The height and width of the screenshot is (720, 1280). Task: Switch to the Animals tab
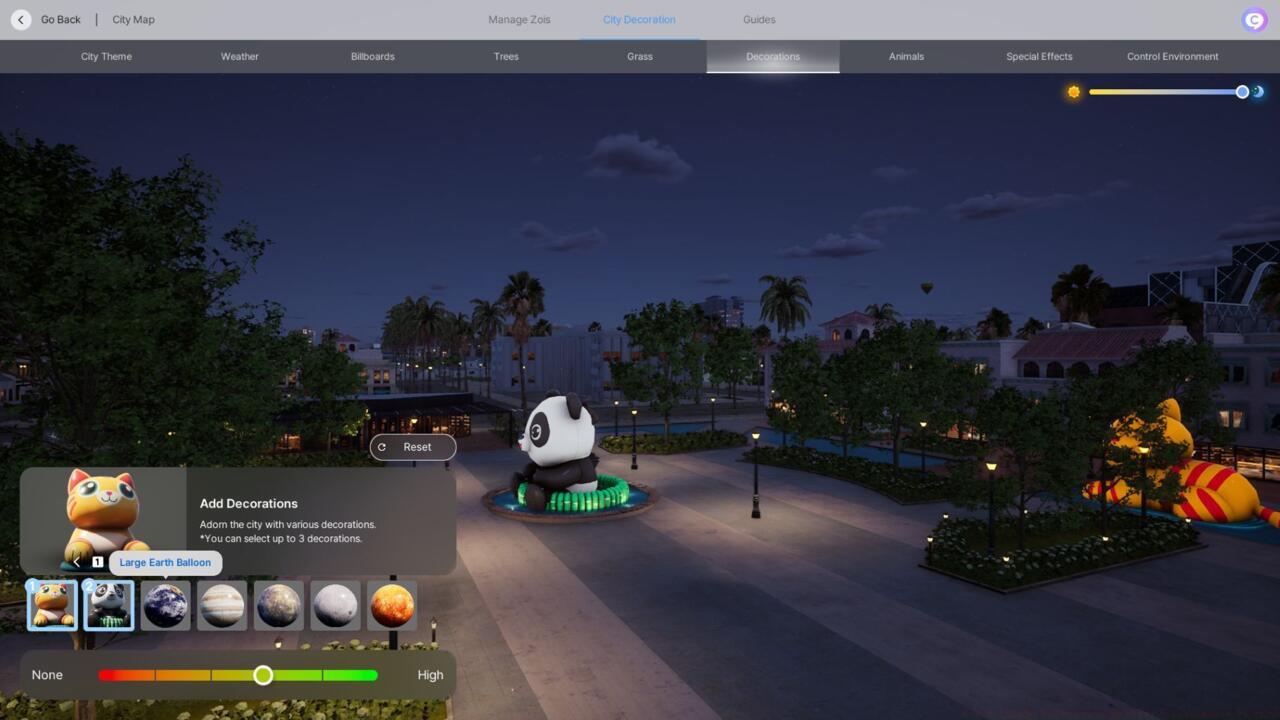(905, 56)
